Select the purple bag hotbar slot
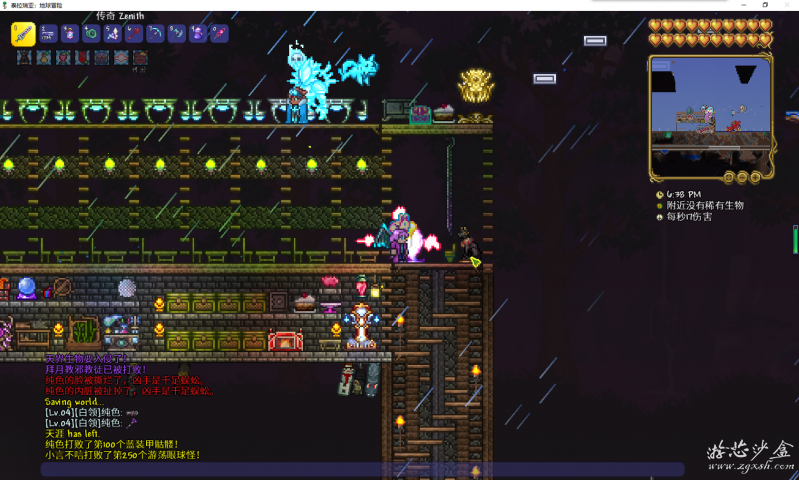 click(x=197, y=33)
